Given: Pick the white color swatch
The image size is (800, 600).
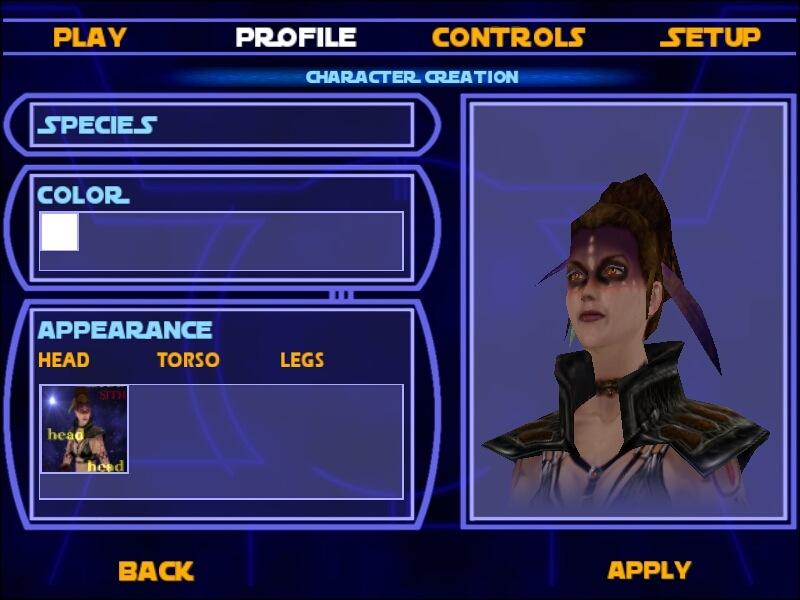Looking at the screenshot, I should (59, 232).
